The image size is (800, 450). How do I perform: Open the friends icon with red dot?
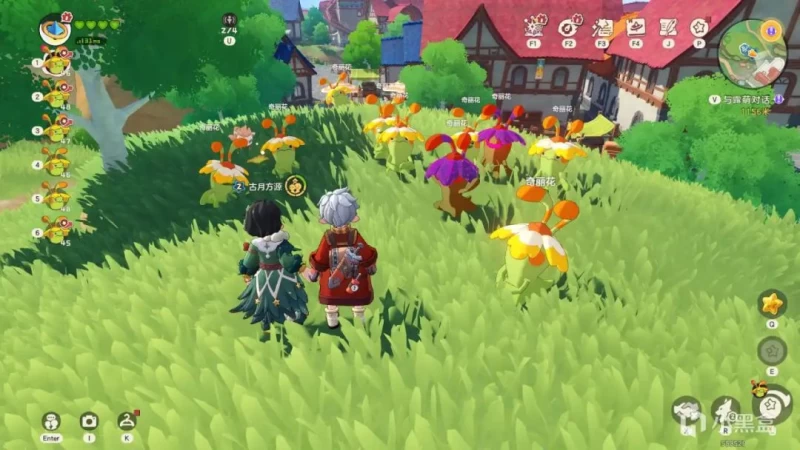tap(126, 421)
